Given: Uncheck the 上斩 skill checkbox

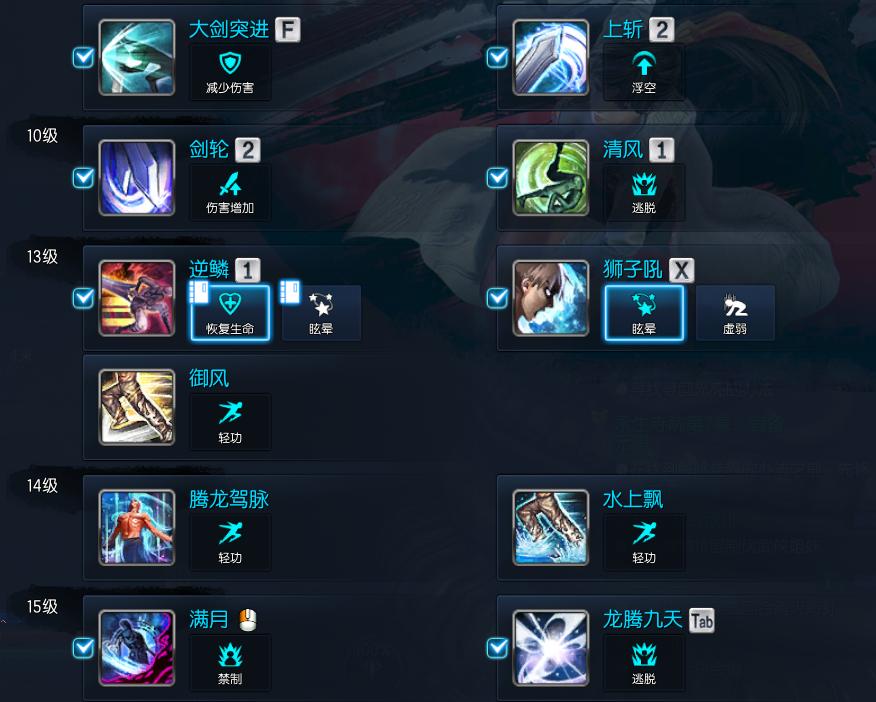Looking at the screenshot, I should coord(497,58).
